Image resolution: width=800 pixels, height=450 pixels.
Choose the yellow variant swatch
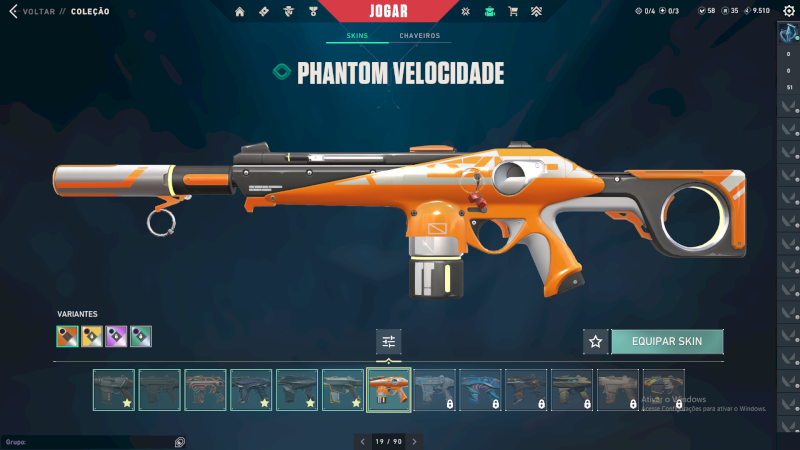pos(92,336)
